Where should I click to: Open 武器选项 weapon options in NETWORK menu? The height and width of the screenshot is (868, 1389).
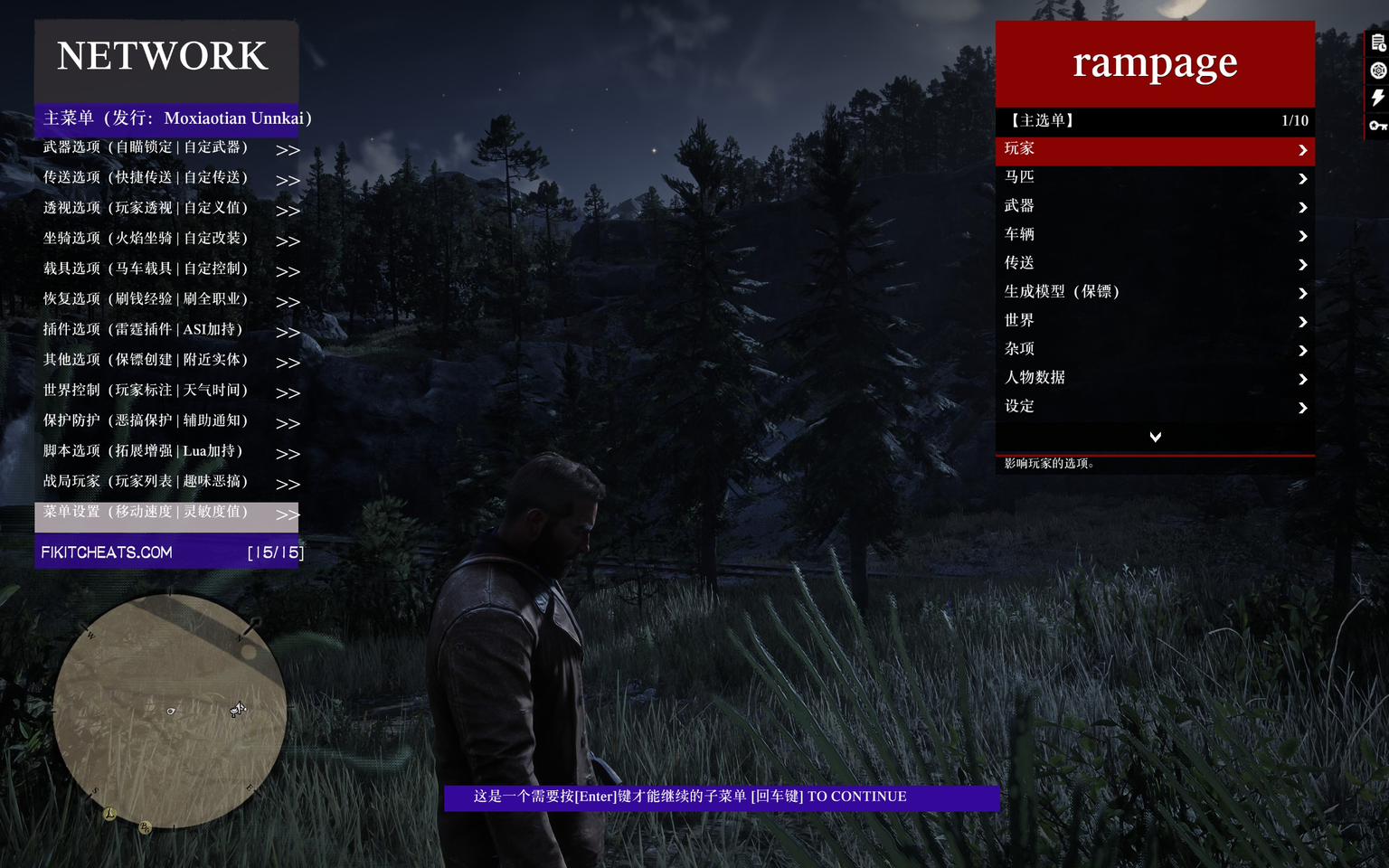(x=168, y=148)
